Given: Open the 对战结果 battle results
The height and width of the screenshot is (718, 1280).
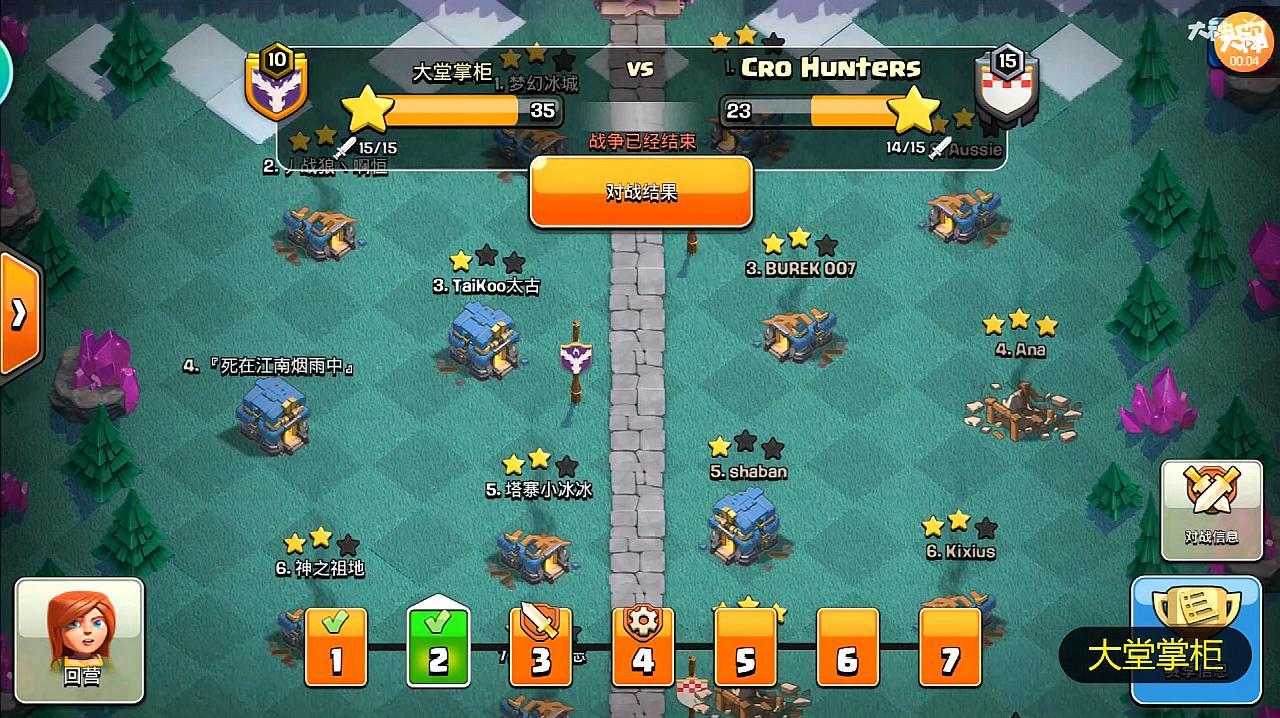Looking at the screenshot, I should point(641,192).
